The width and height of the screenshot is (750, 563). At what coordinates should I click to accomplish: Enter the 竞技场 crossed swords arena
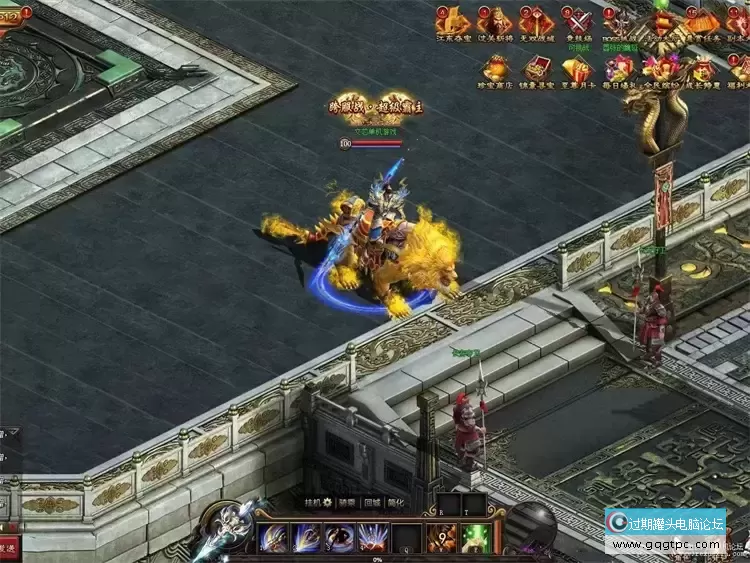click(x=579, y=21)
